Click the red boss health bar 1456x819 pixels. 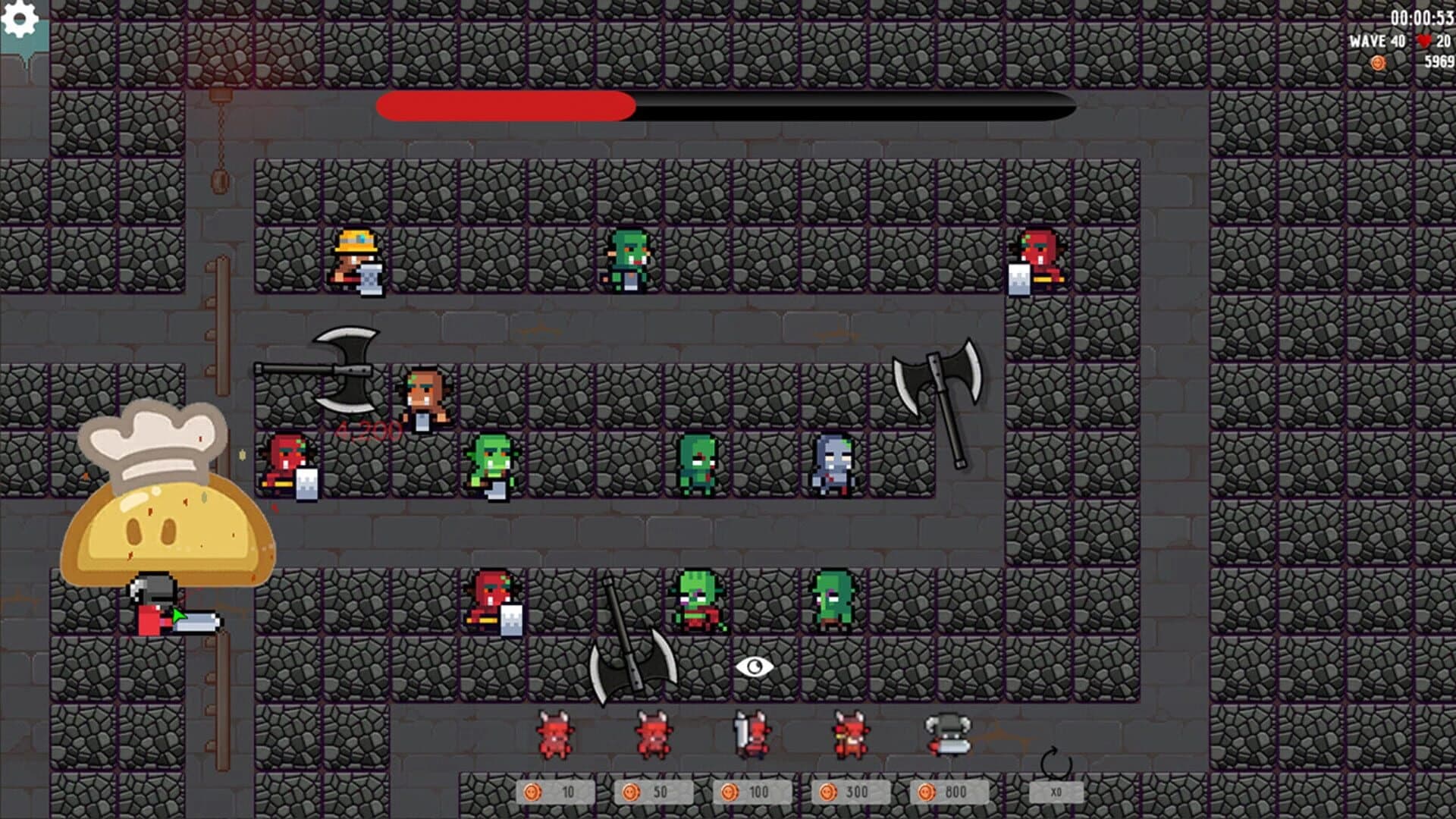point(504,107)
